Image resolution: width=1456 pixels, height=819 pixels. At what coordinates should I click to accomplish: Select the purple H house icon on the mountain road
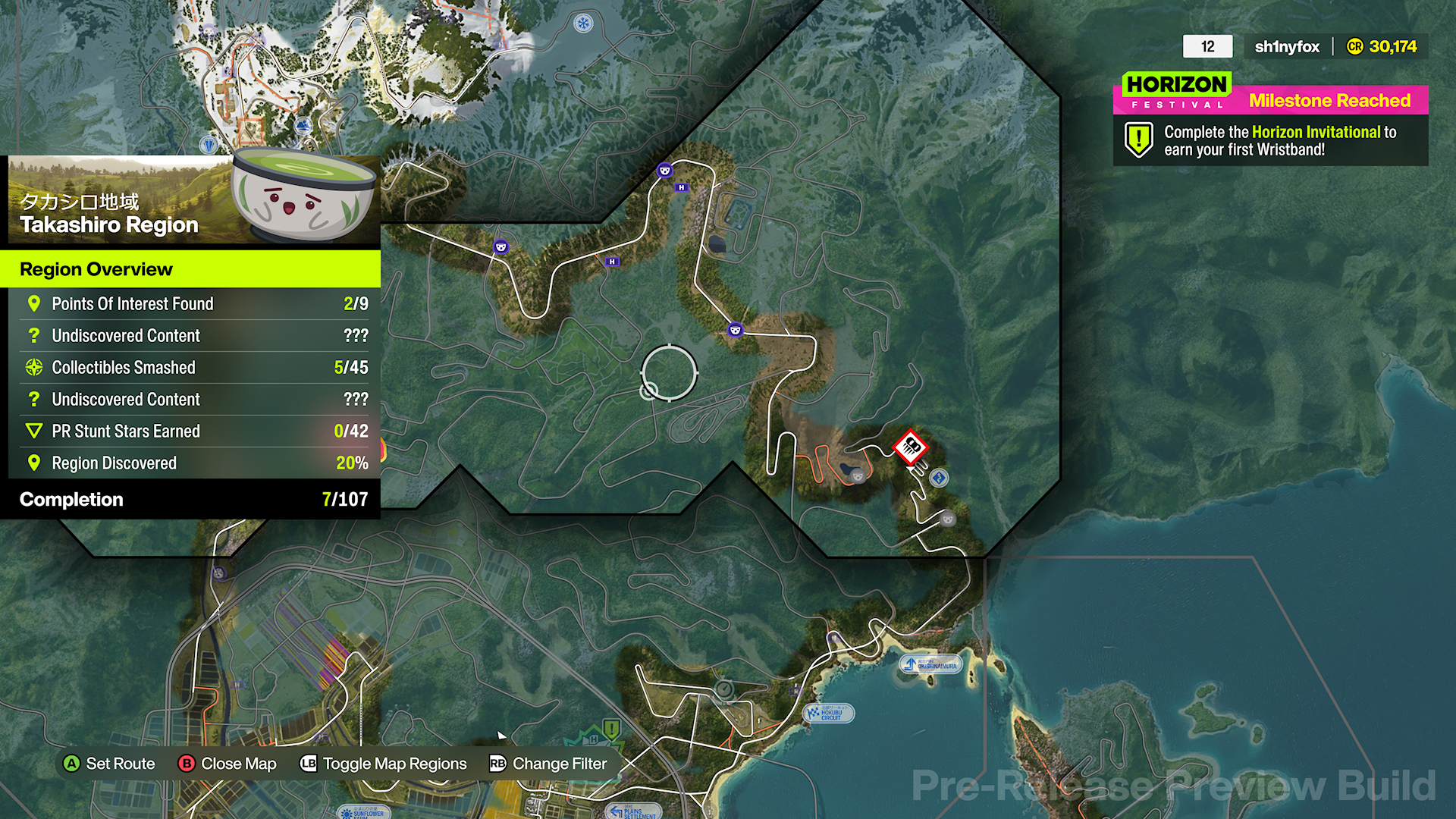click(x=610, y=262)
